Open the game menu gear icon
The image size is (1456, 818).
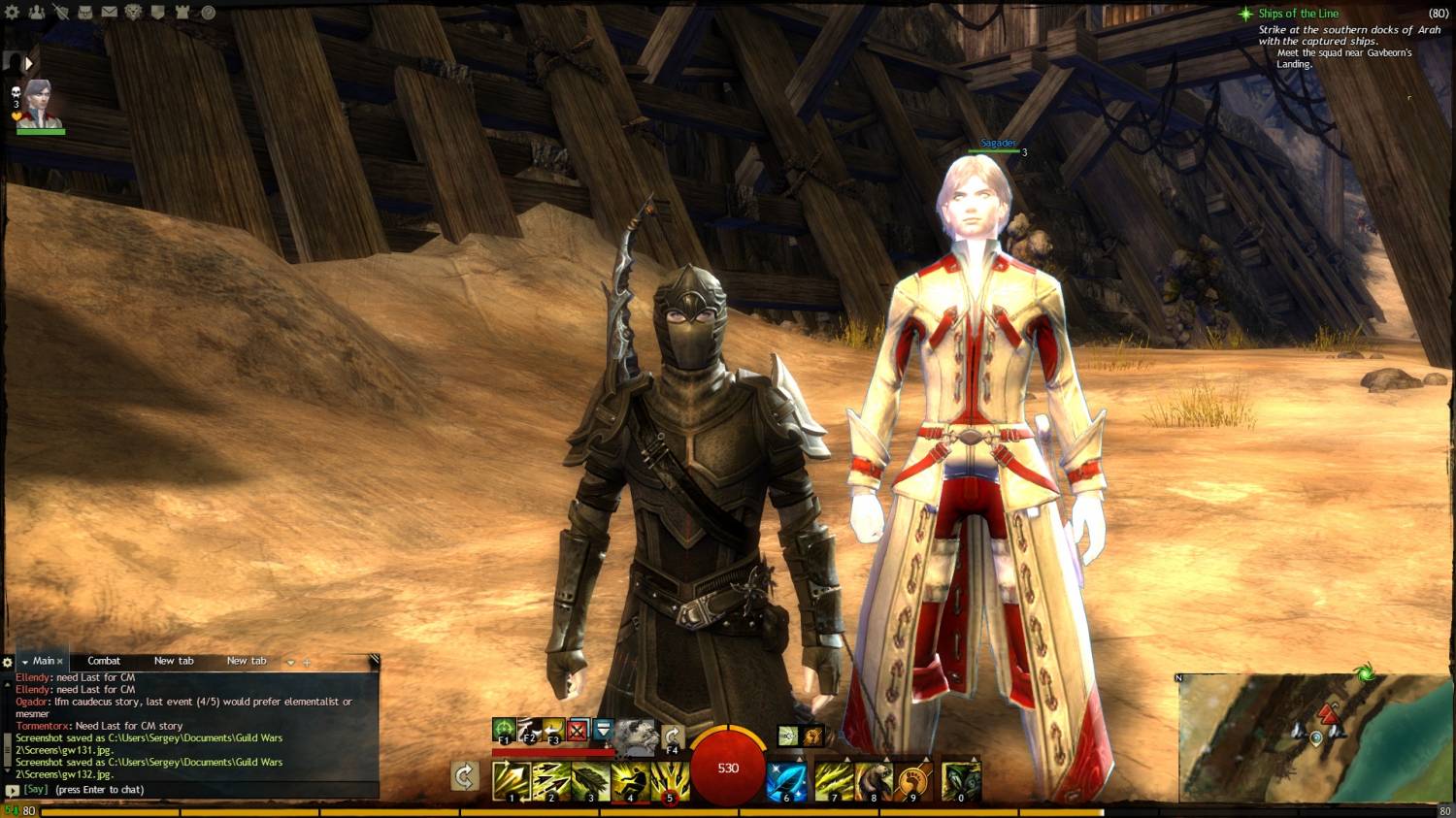coord(13,13)
